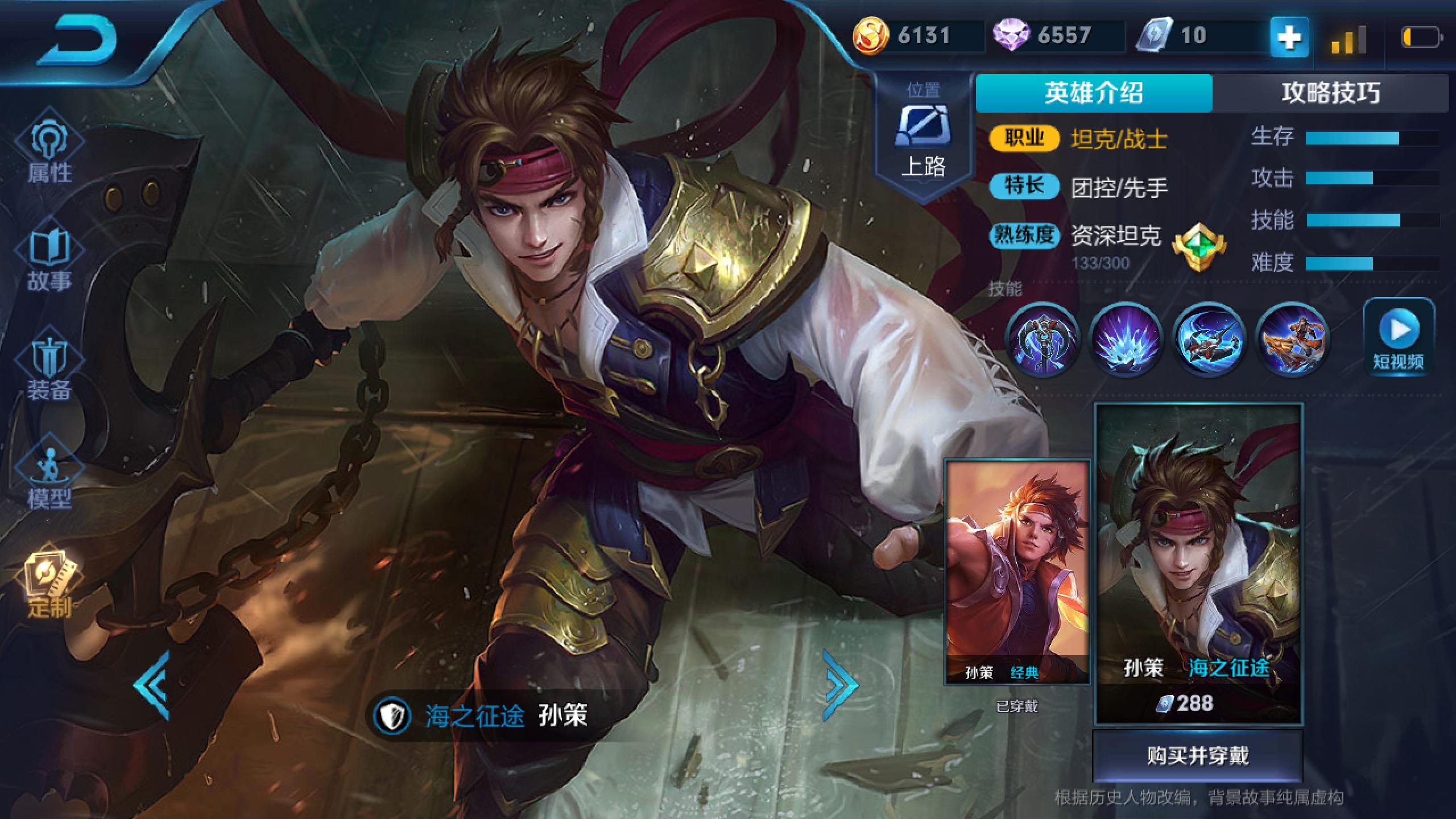View the ship charge skill icon
This screenshot has height=819, width=1456.
[x=1209, y=340]
